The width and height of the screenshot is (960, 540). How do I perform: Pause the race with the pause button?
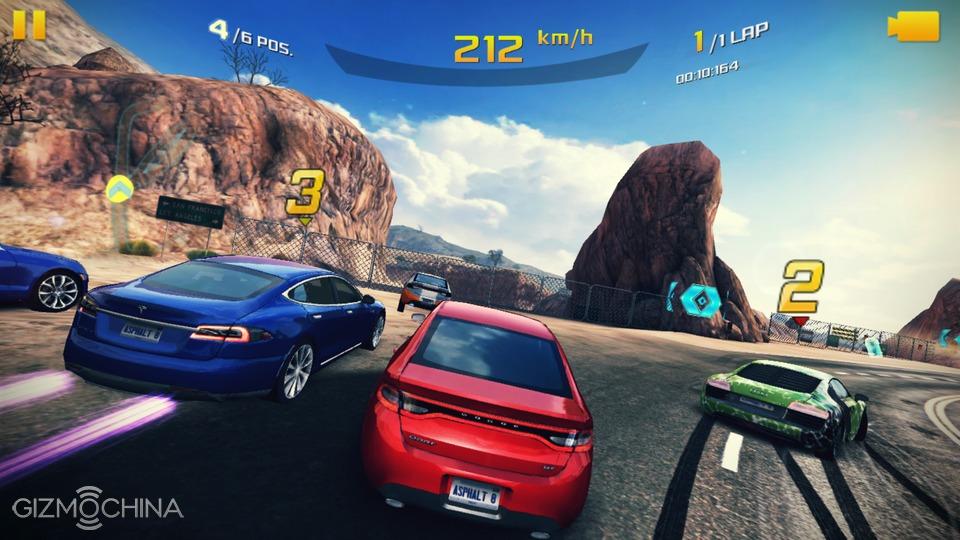[29, 24]
